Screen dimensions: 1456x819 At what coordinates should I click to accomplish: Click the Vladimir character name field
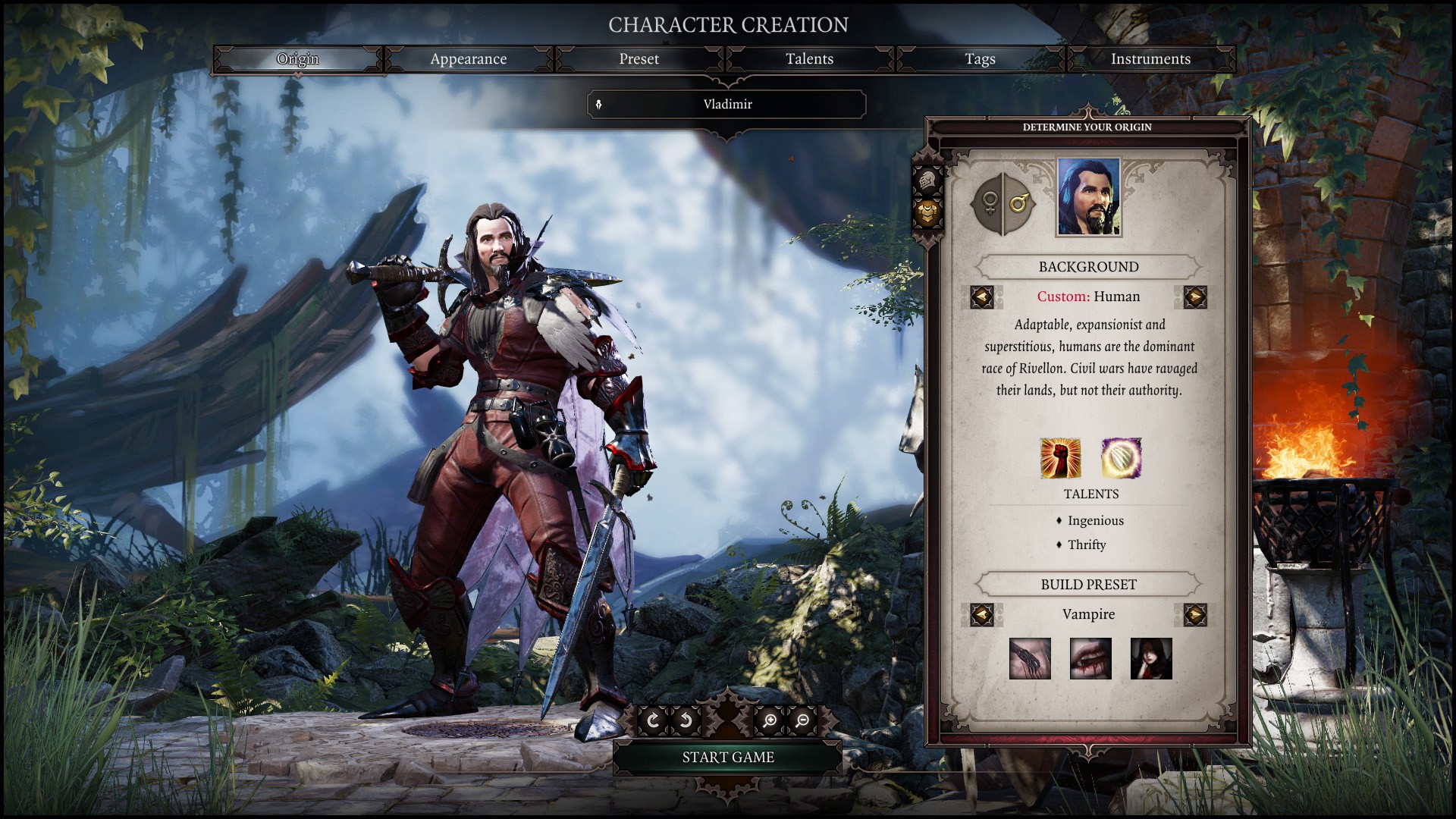[x=726, y=105]
